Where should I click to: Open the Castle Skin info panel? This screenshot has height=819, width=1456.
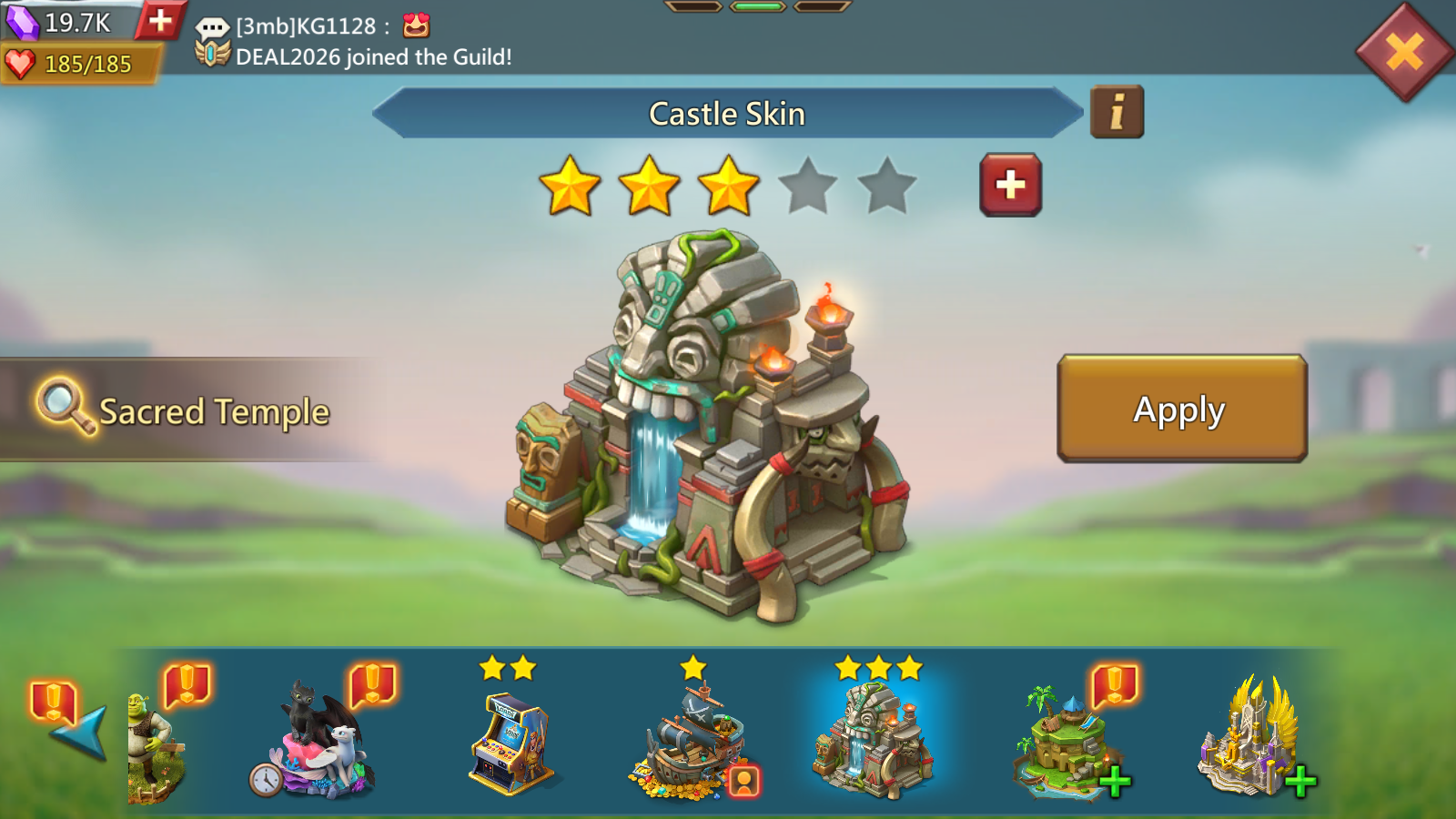tap(1117, 113)
